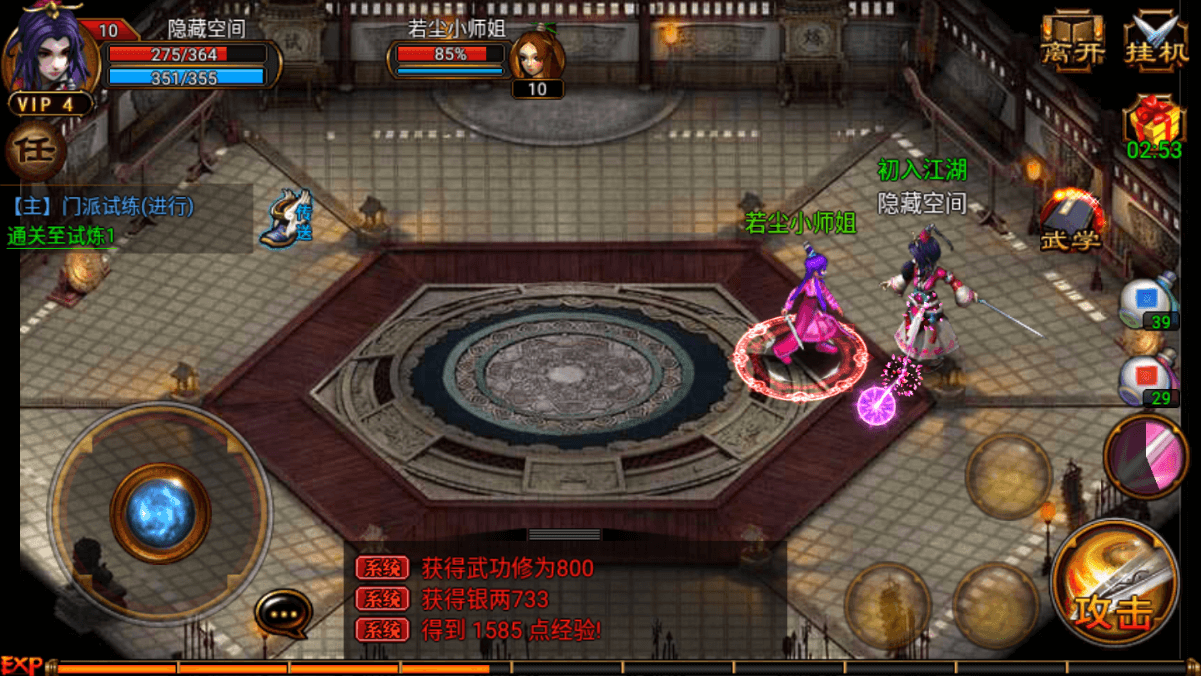Hit the 攻击 attack button
1201x676 pixels.
1114,584
